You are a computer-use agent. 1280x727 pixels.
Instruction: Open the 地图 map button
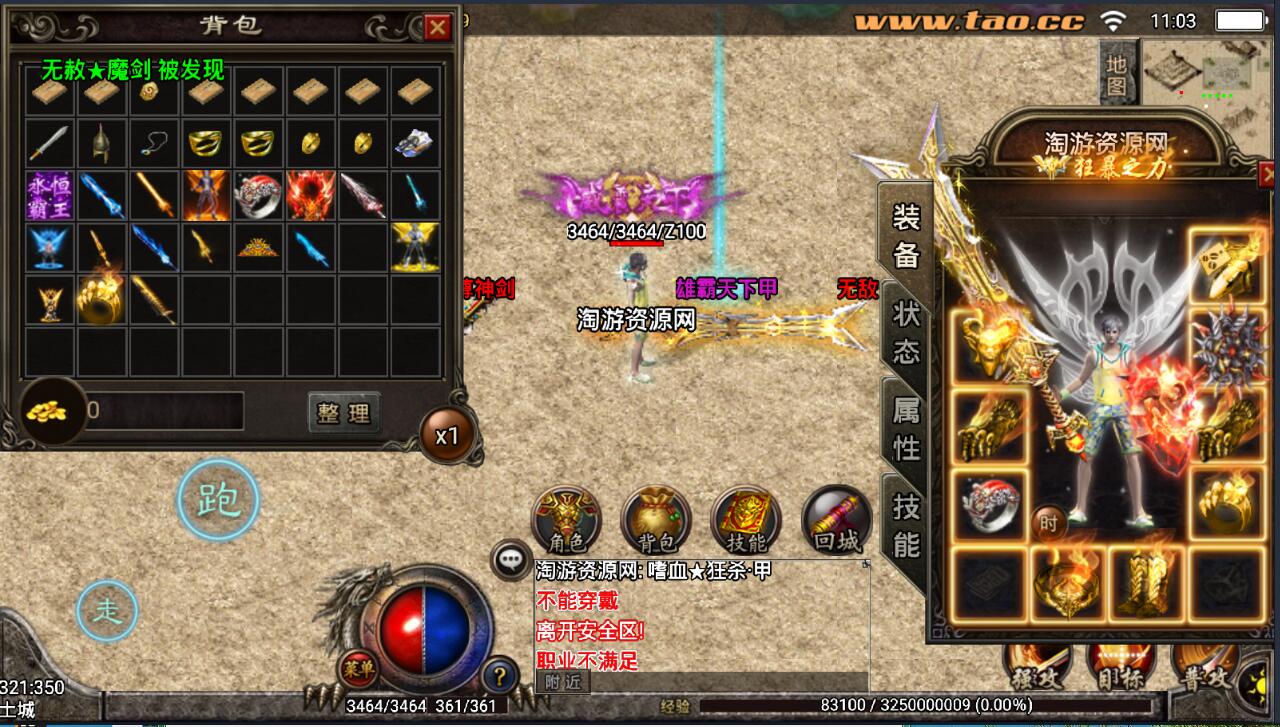[1117, 76]
